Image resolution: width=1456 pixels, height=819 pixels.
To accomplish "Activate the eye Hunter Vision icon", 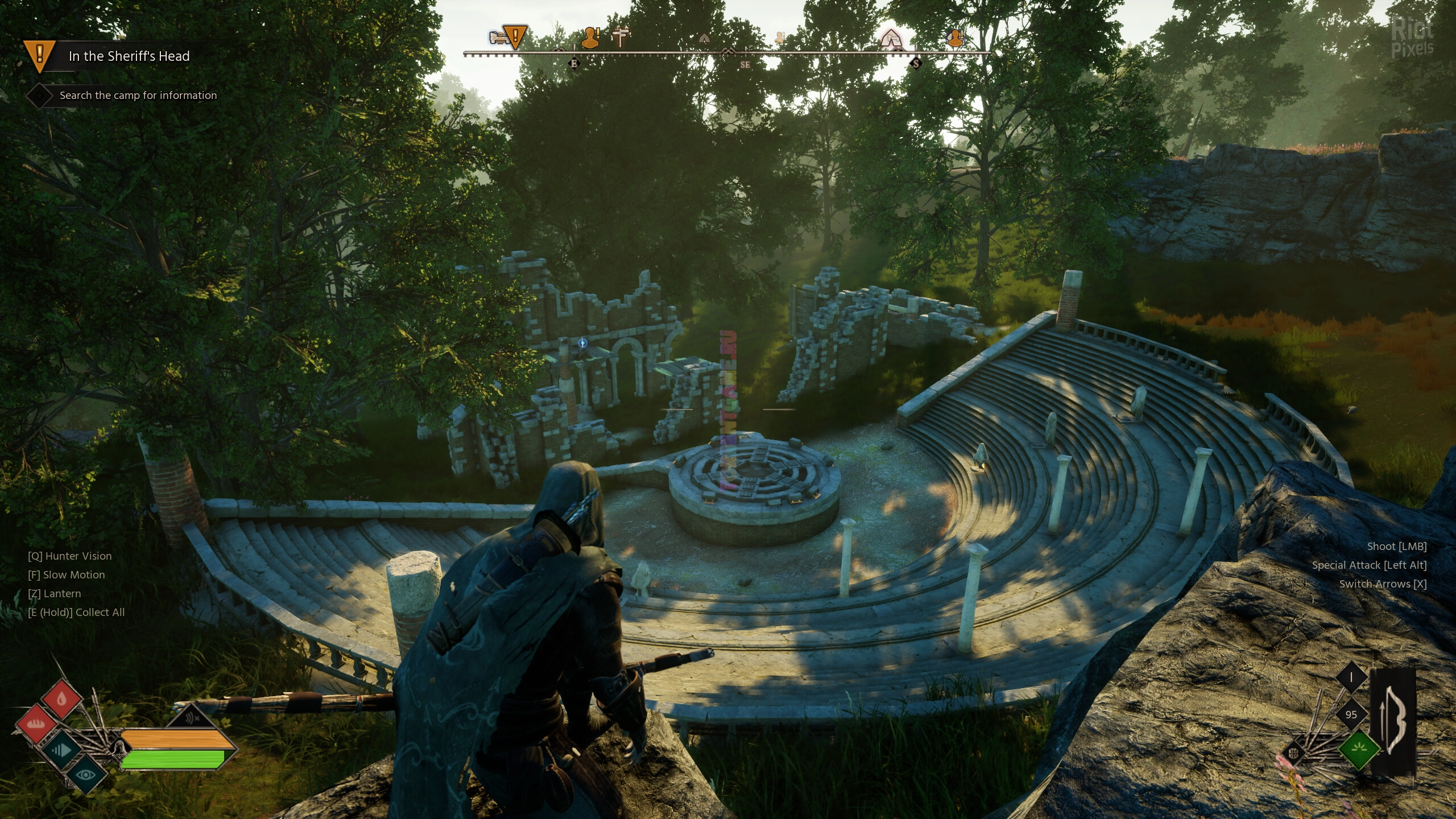I will 86,774.
